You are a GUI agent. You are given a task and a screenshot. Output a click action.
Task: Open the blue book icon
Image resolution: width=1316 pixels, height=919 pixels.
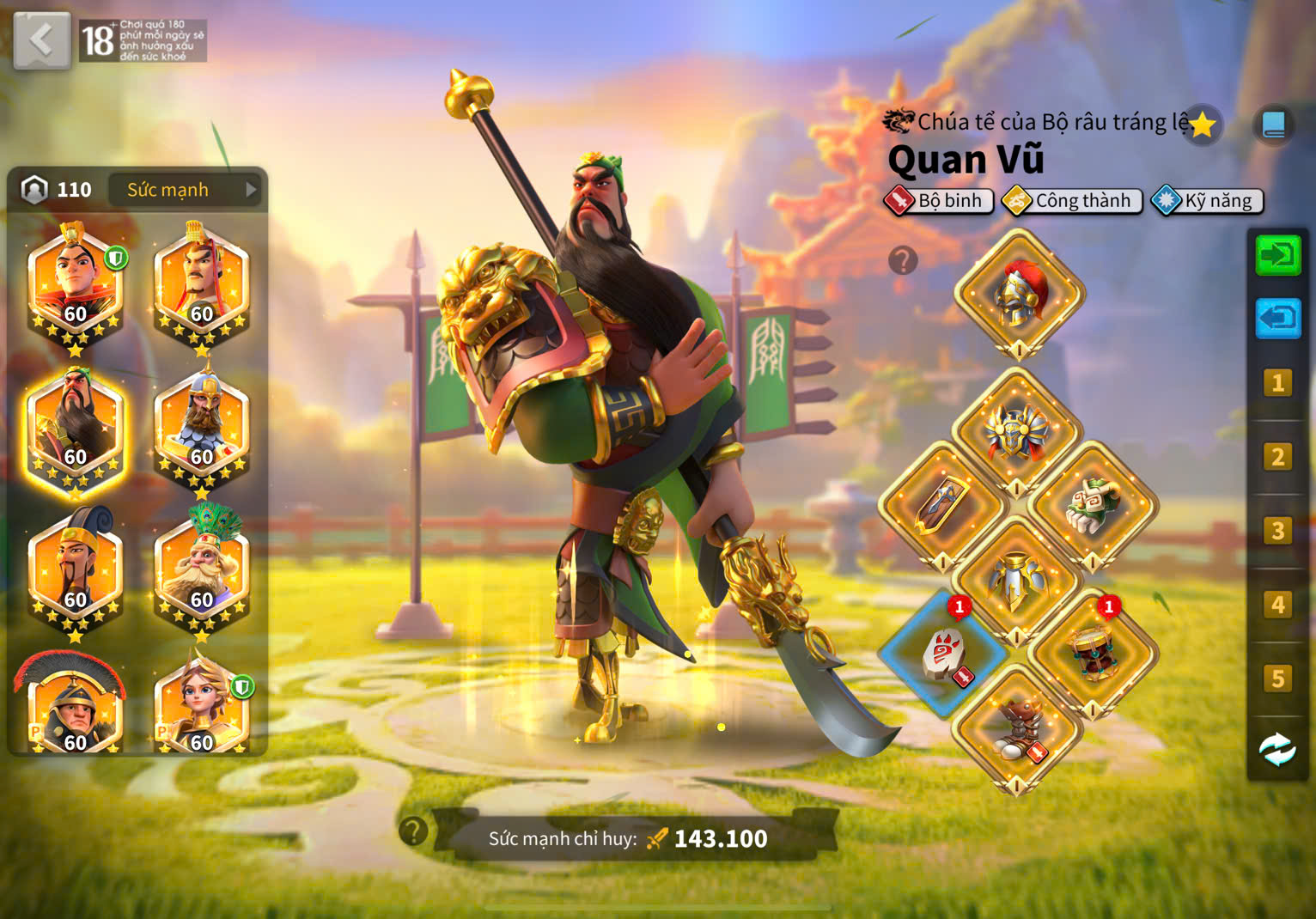[x=1273, y=125]
